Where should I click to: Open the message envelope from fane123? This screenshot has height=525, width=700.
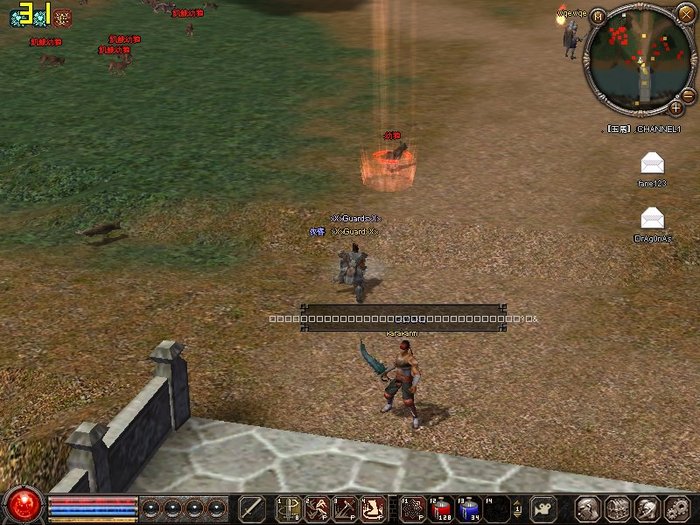pyautogui.click(x=652, y=164)
